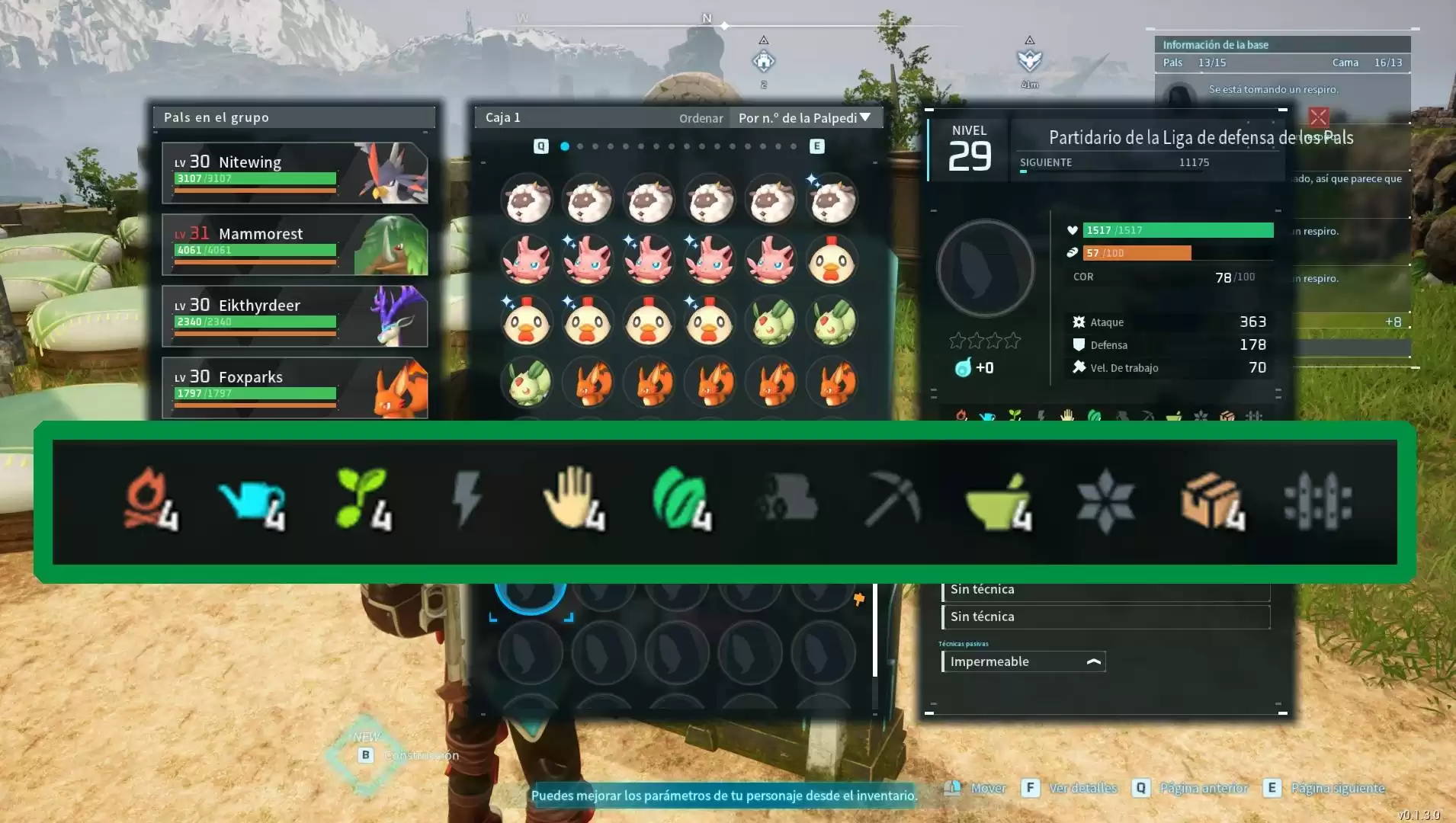Screen dimensions: 1456x823
Task: Choose Mammorest from the party
Action: click(294, 245)
